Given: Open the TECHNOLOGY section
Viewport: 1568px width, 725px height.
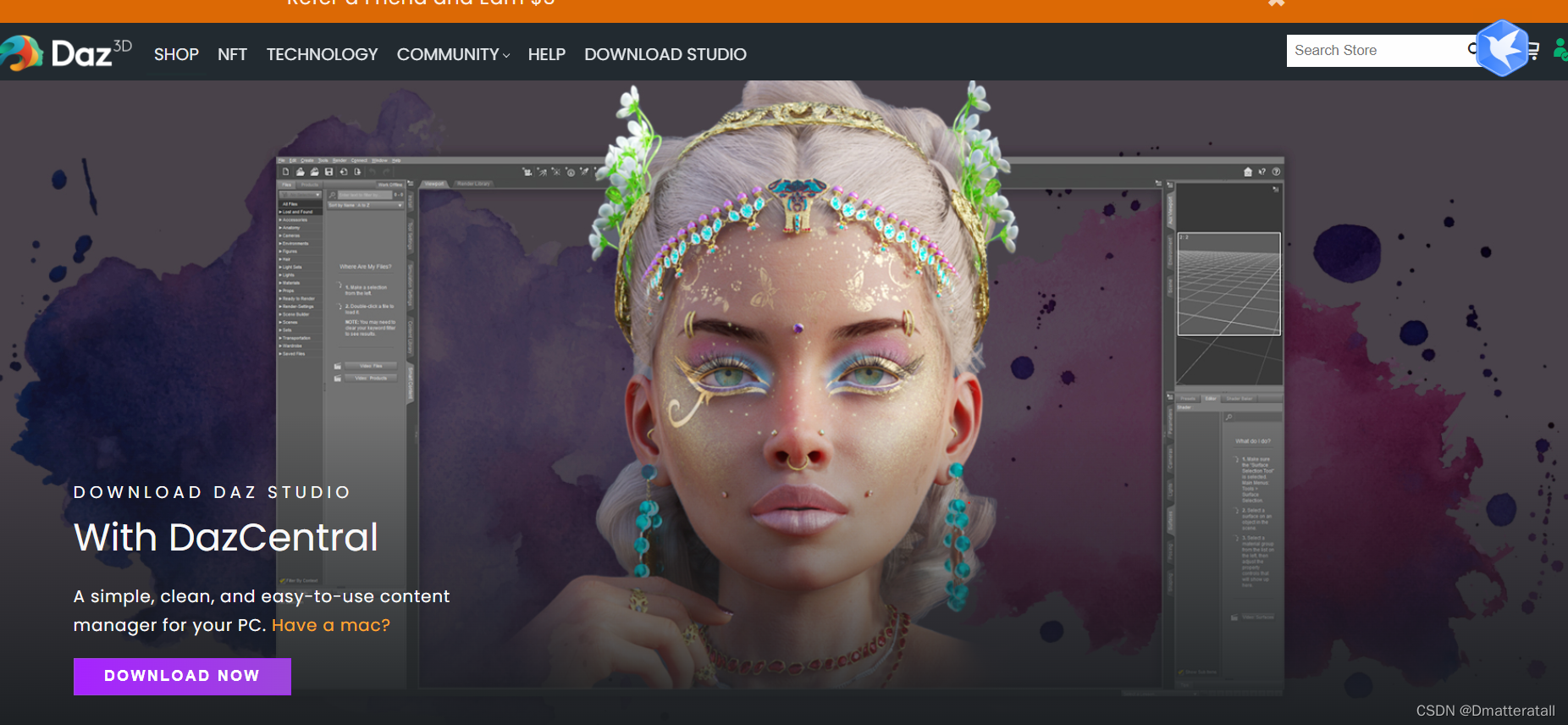Looking at the screenshot, I should point(322,54).
